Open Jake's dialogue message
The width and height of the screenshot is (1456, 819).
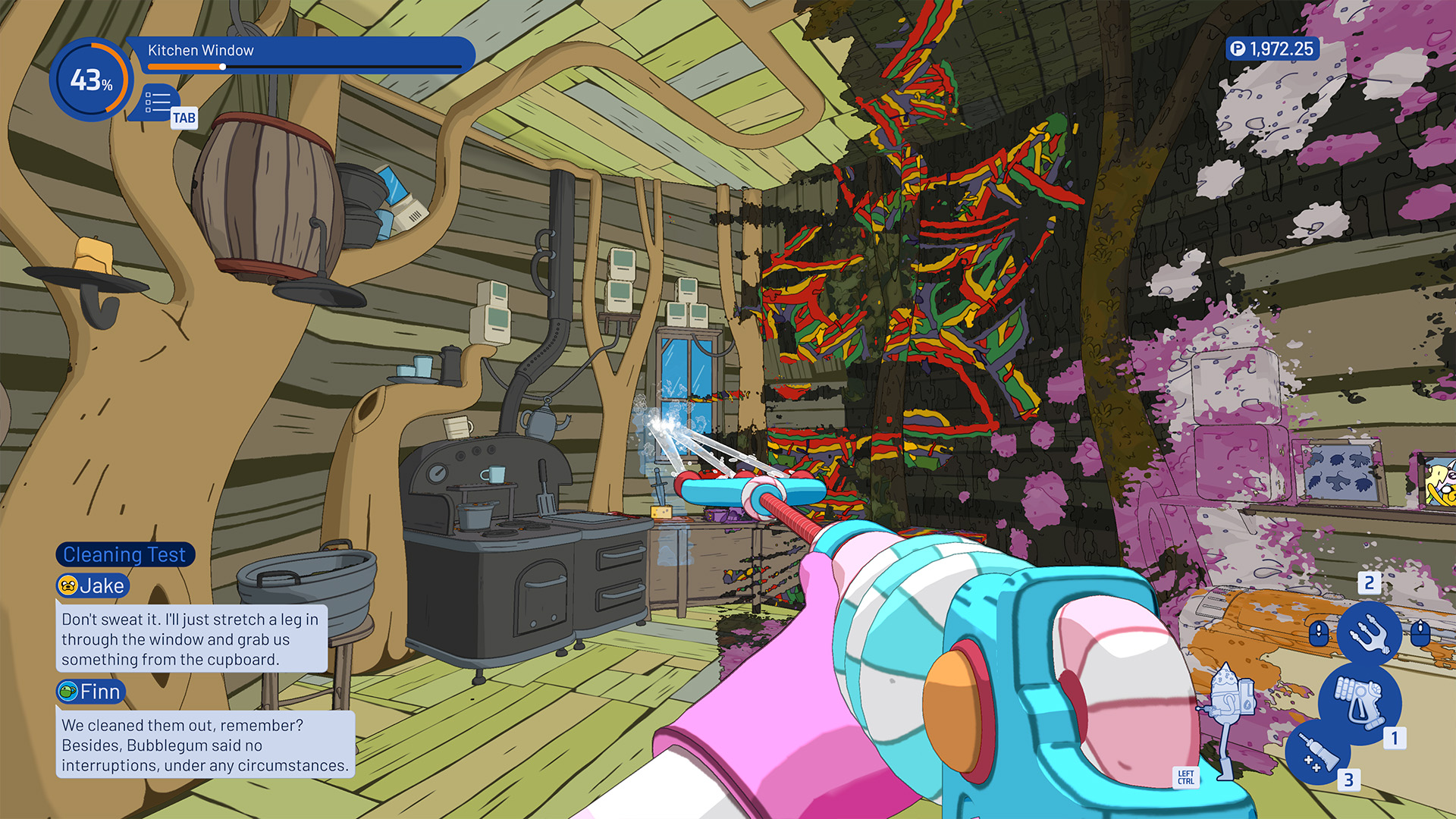tap(191, 639)
